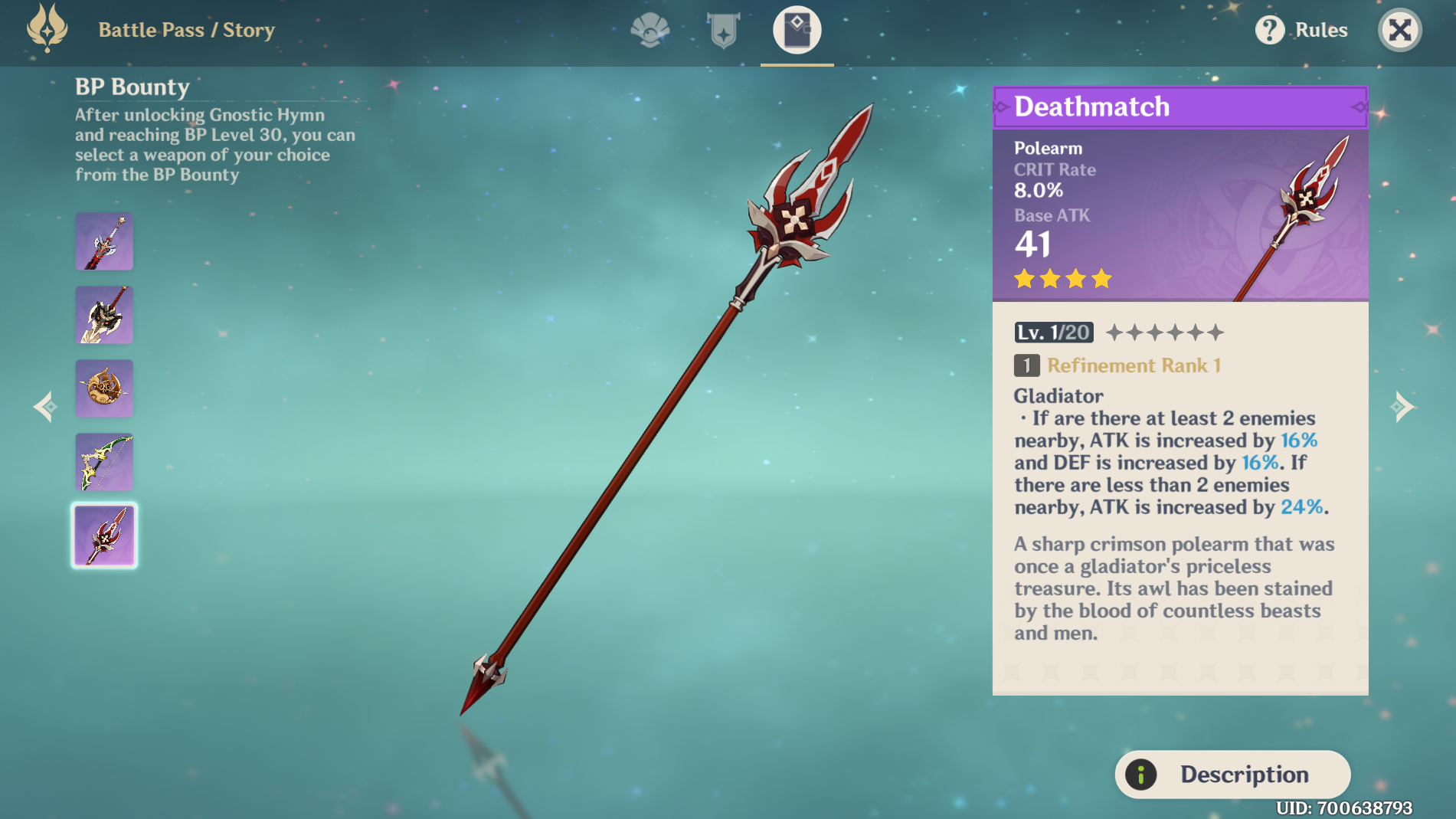Go to the previous page with left arrow
The width and height of the screenshot is (1456, 819).
point(46,407)
